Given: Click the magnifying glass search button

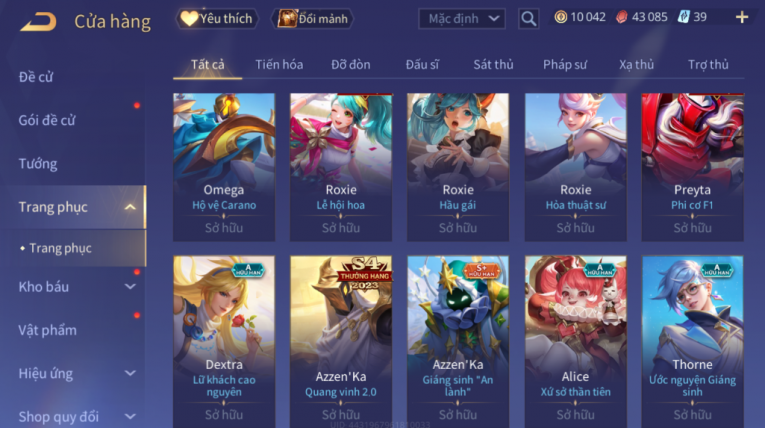Looking at the screenshot, I should 529,18.
